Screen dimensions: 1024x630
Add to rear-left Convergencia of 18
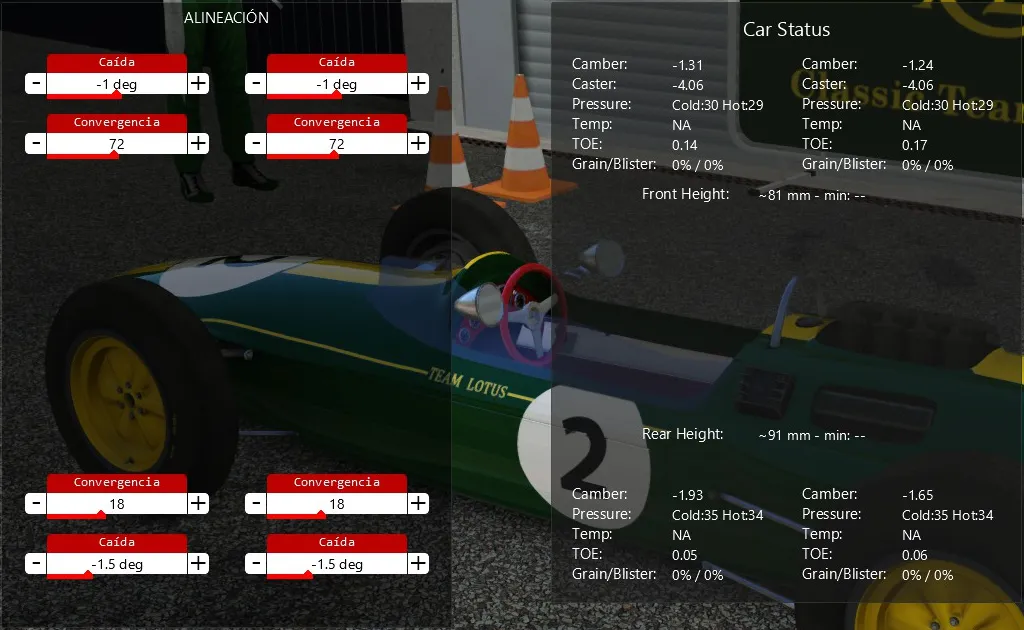(x=199, y=504)
